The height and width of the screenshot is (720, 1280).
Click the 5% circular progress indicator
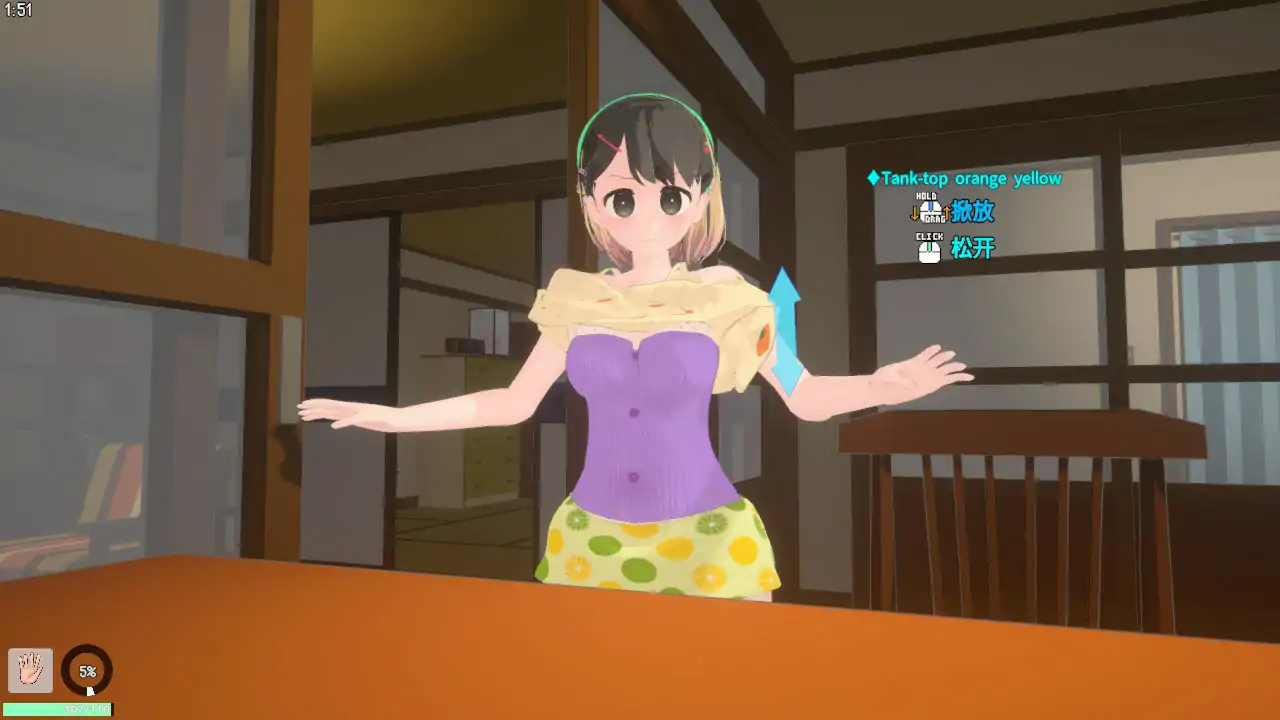point(87,671)
